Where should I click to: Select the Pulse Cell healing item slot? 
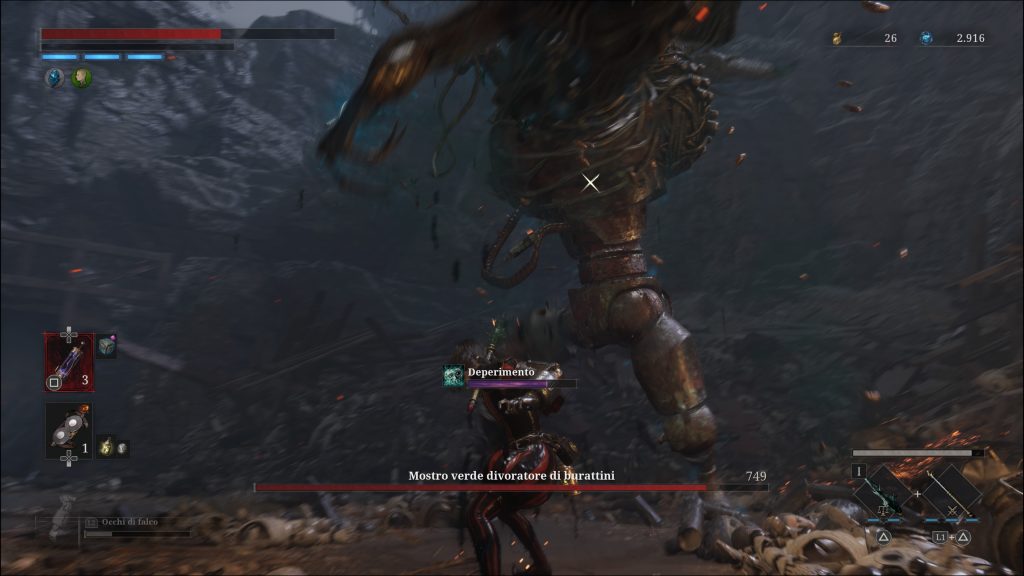pyautogui.click(x=69, y=362)
